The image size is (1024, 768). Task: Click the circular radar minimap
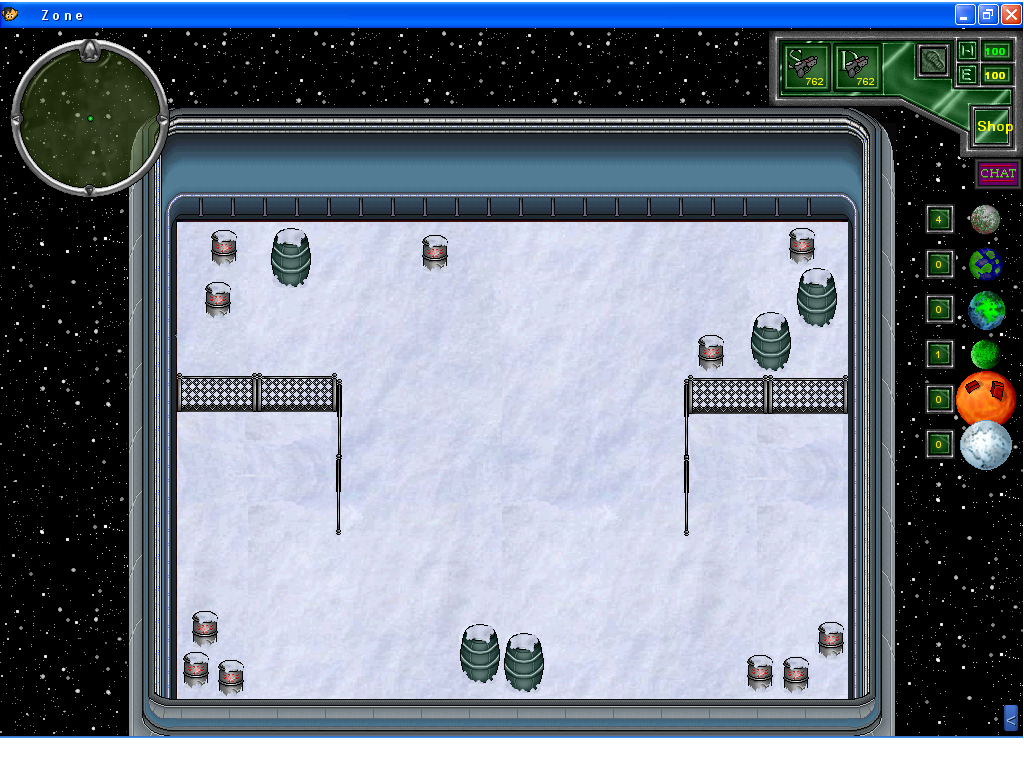(x=89, y=118)
